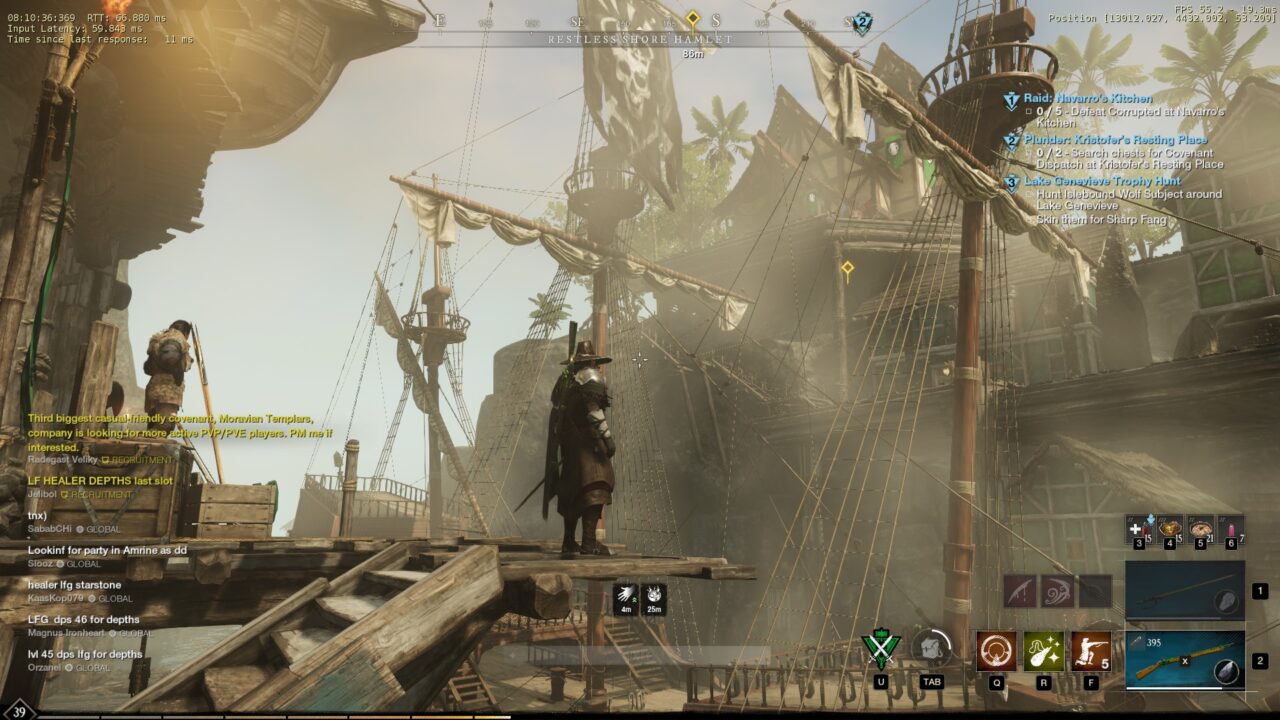Activate the green powder burn ability

click(1043, 650)
